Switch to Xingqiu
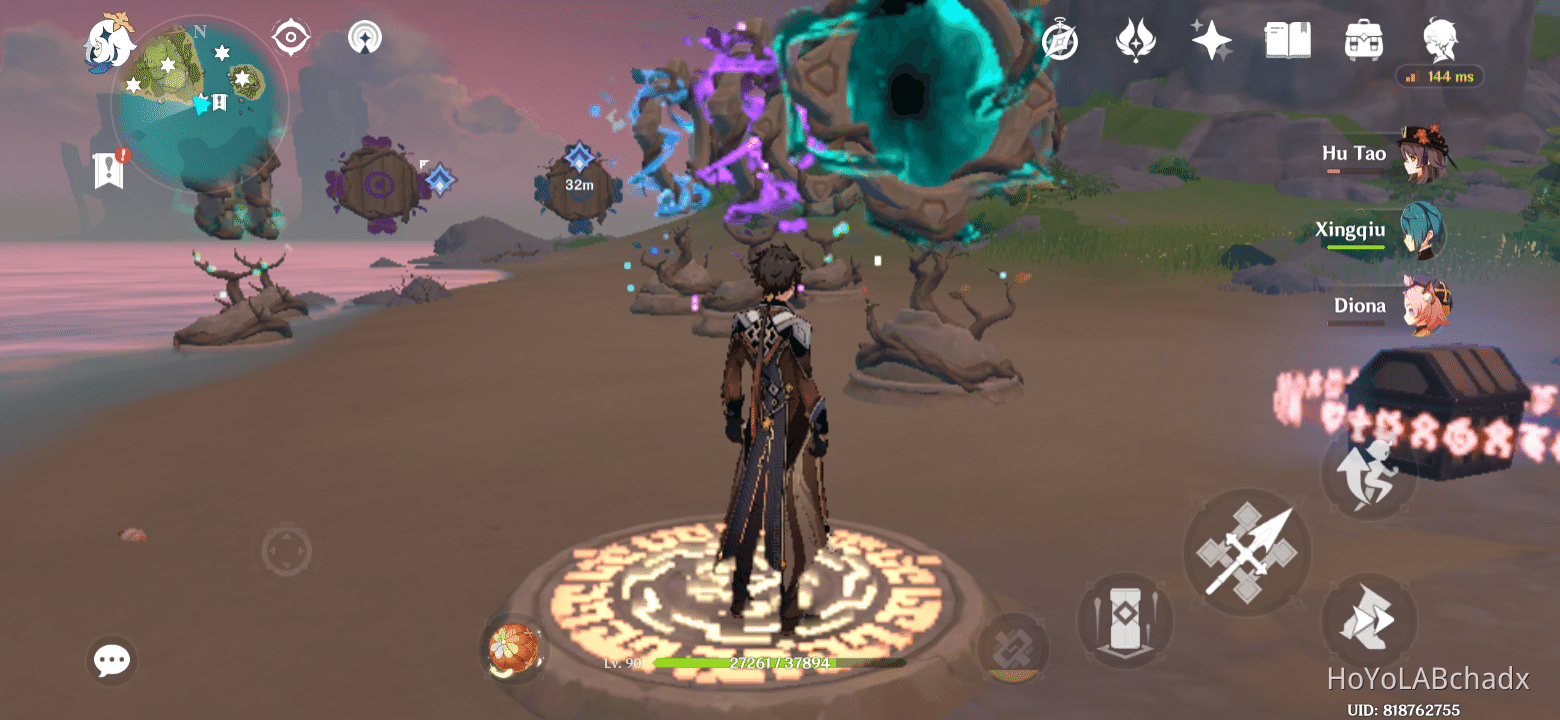This screenshot has height=720, width=1560. pos(1422,228)
